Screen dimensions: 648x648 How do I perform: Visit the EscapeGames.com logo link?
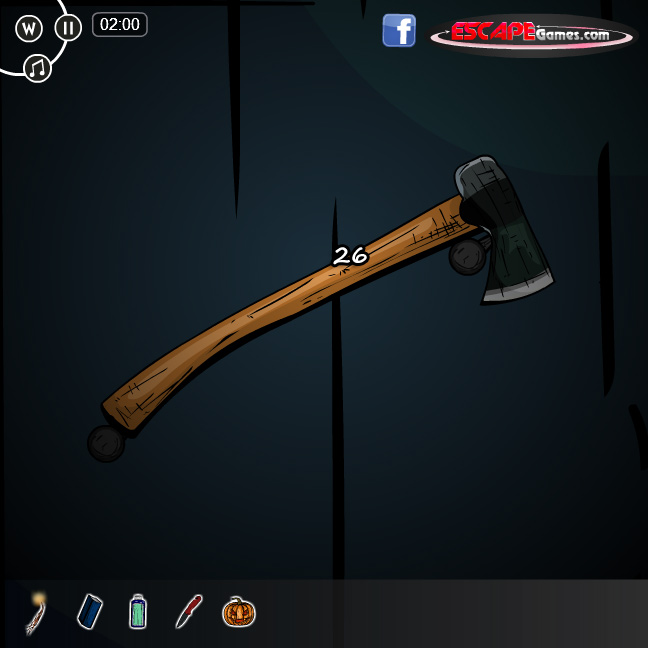click(x=532, y=35)
